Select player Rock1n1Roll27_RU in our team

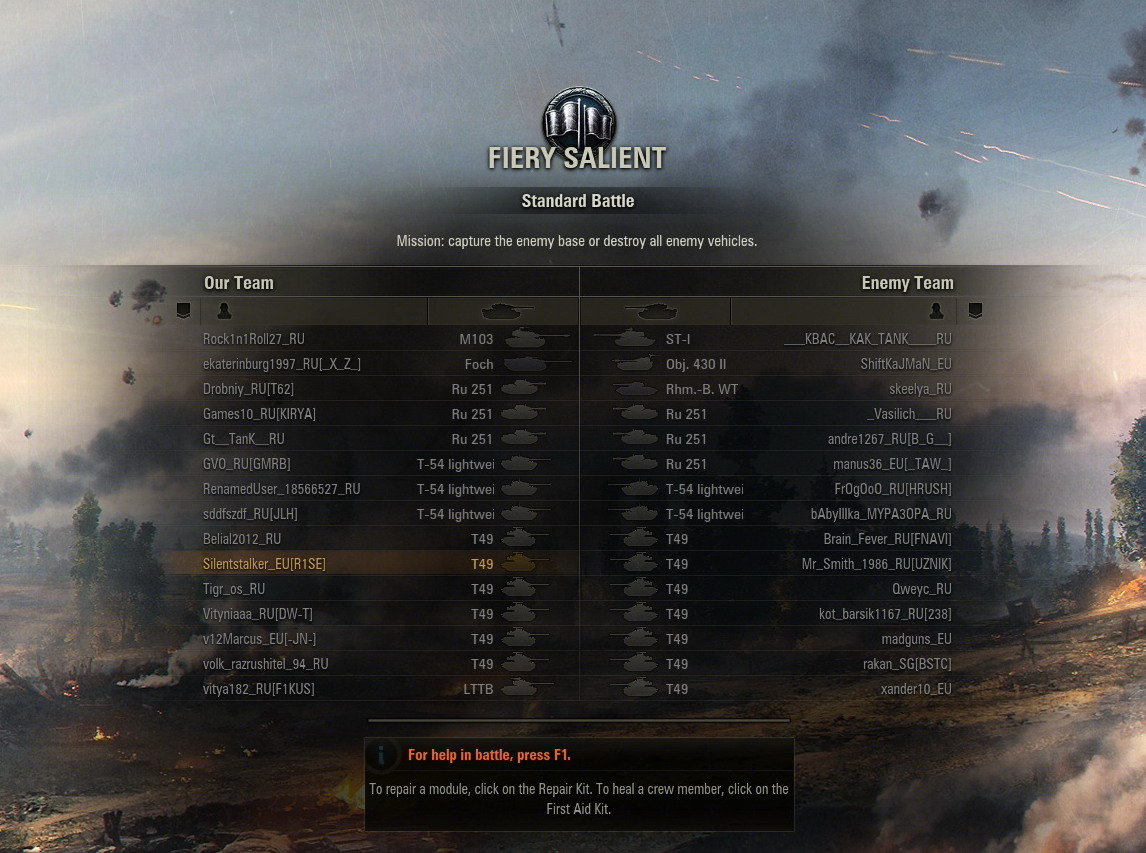(x=254, y=339)
